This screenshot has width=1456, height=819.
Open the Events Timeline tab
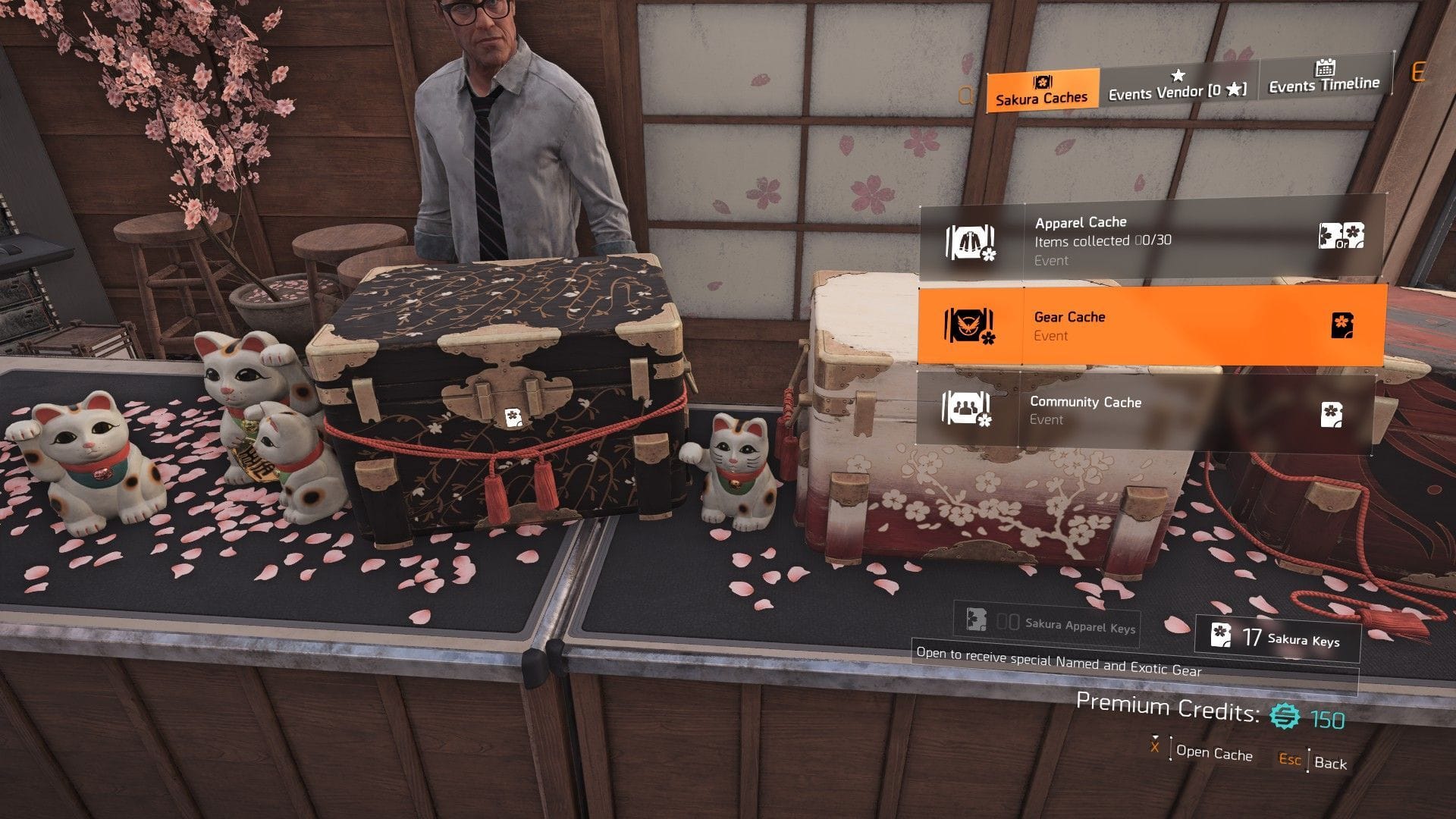(x=1323, y=86)
